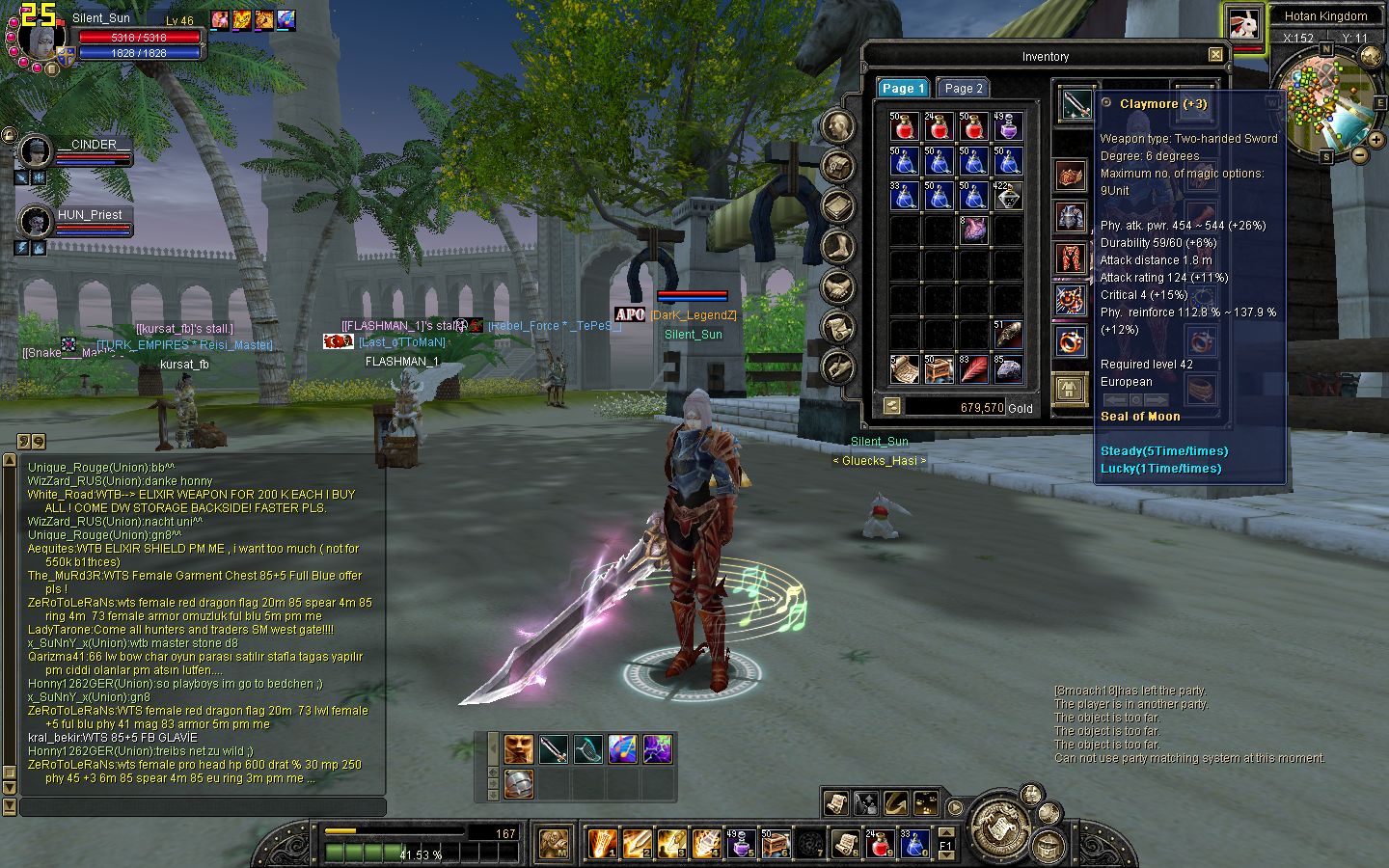Click the chat input box
The image size is (1389, 868).
pos(203,806)
